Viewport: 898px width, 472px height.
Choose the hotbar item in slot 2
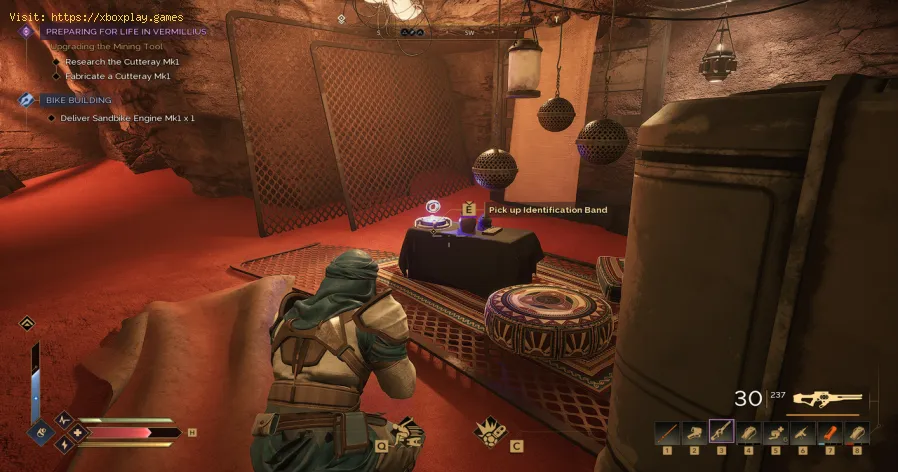[695, 432]
